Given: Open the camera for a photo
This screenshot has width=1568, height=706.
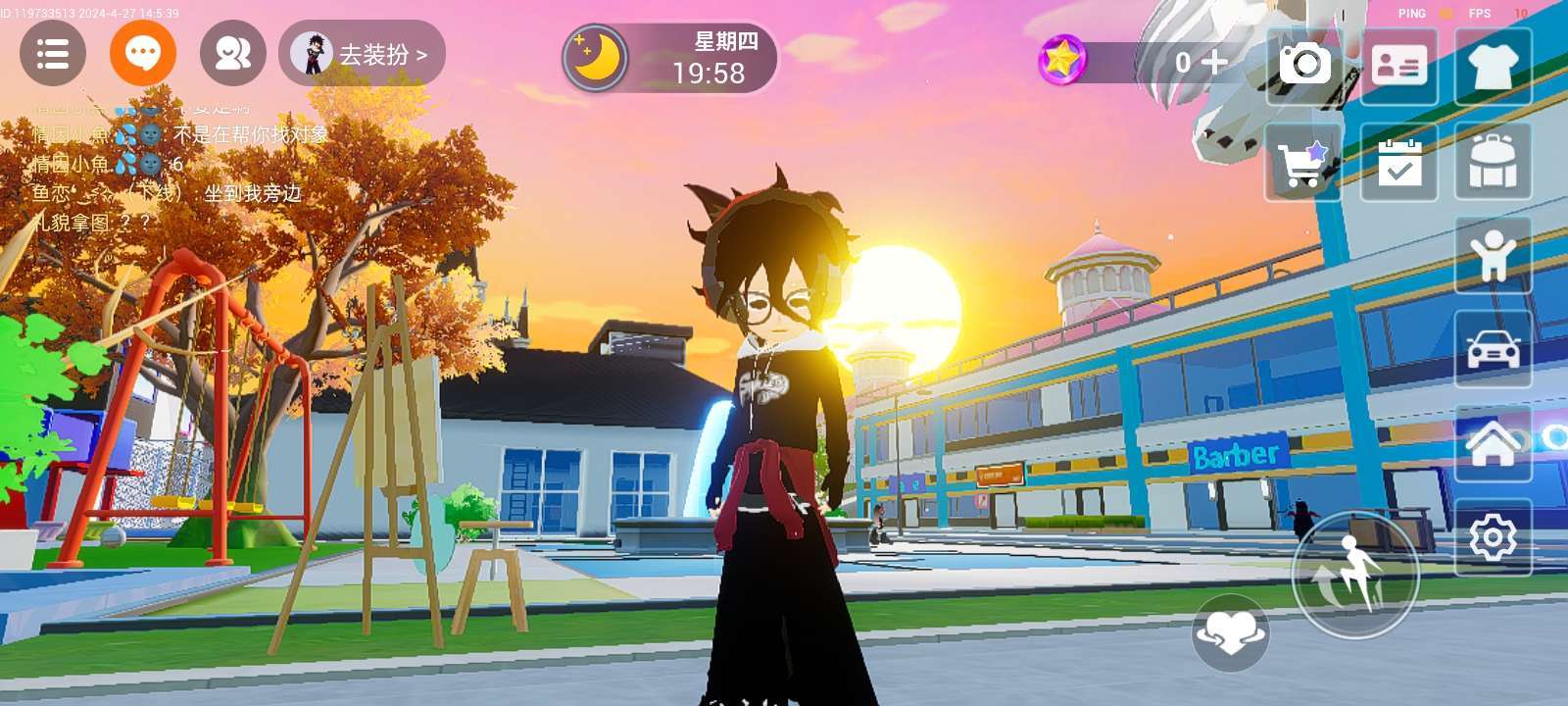Looking at the screenshot, I should click(x=1304, y=66).
